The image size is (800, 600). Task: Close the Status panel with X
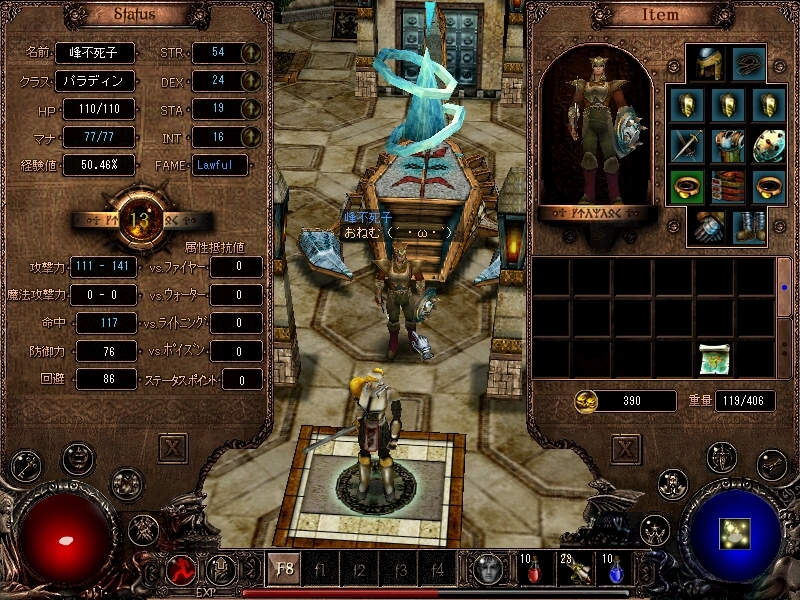tap(173, 447)
